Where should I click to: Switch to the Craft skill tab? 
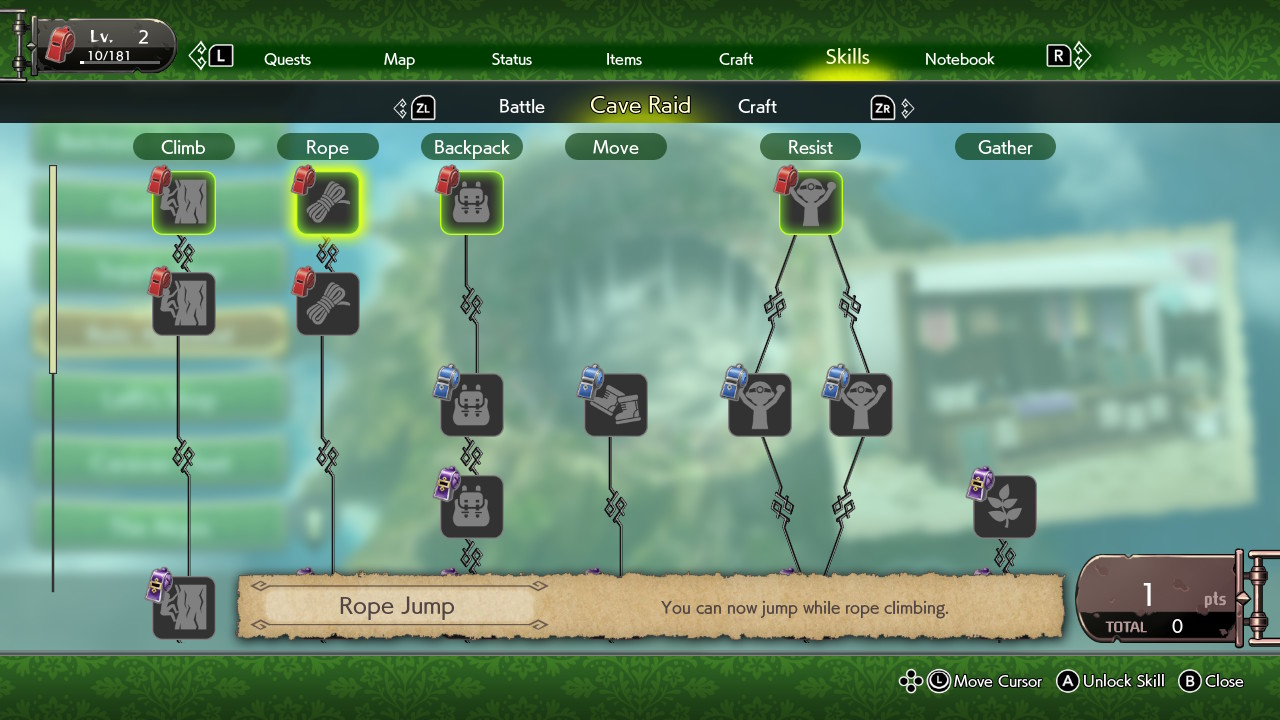point(757,106)
